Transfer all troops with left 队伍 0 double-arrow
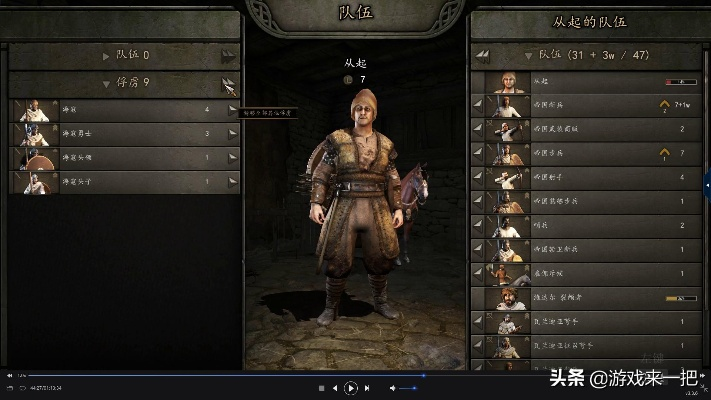The width and height of the screenshot is (711, 400). point(230,56)
